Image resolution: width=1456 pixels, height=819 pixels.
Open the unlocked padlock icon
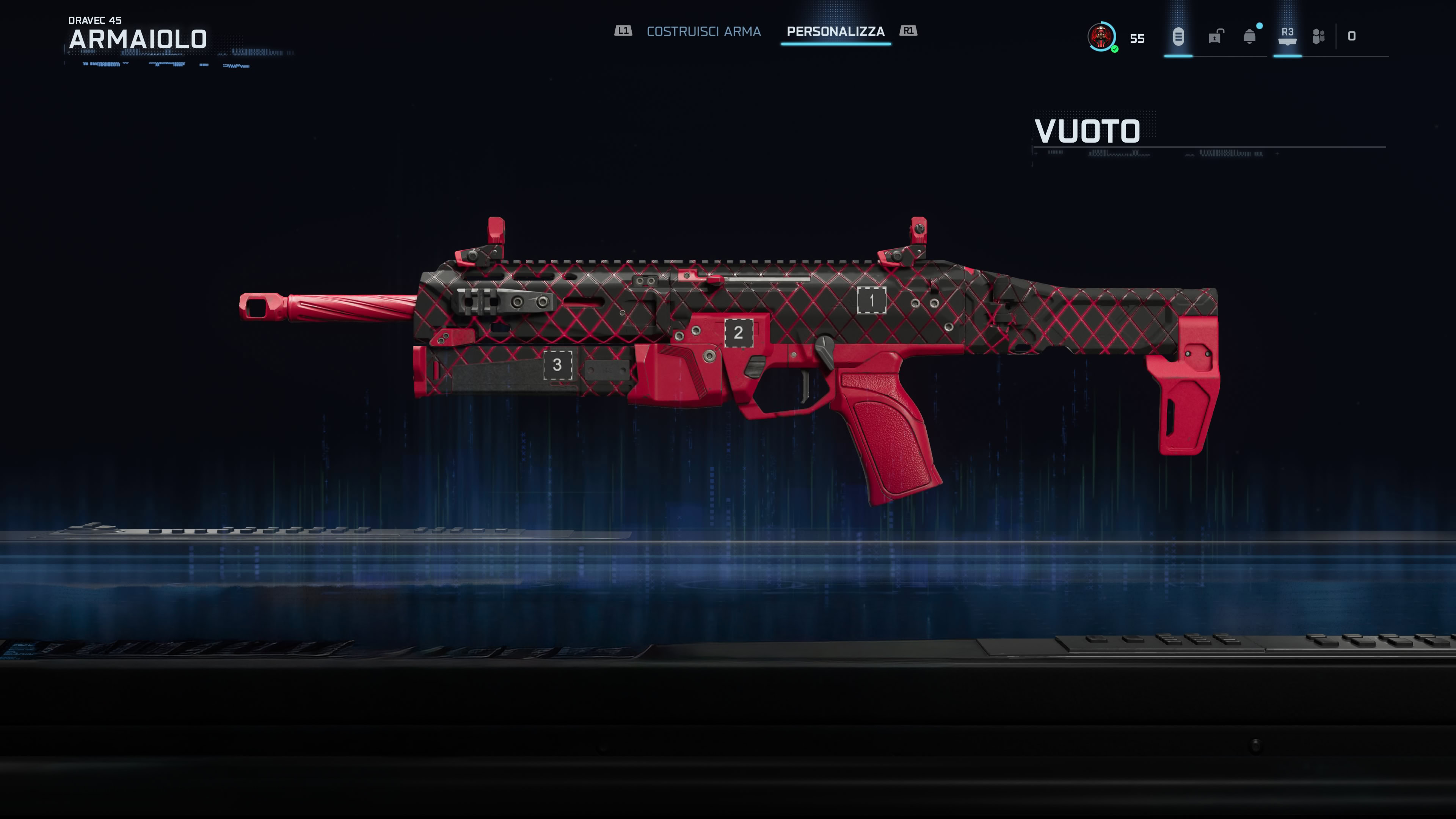[1215, 37]
